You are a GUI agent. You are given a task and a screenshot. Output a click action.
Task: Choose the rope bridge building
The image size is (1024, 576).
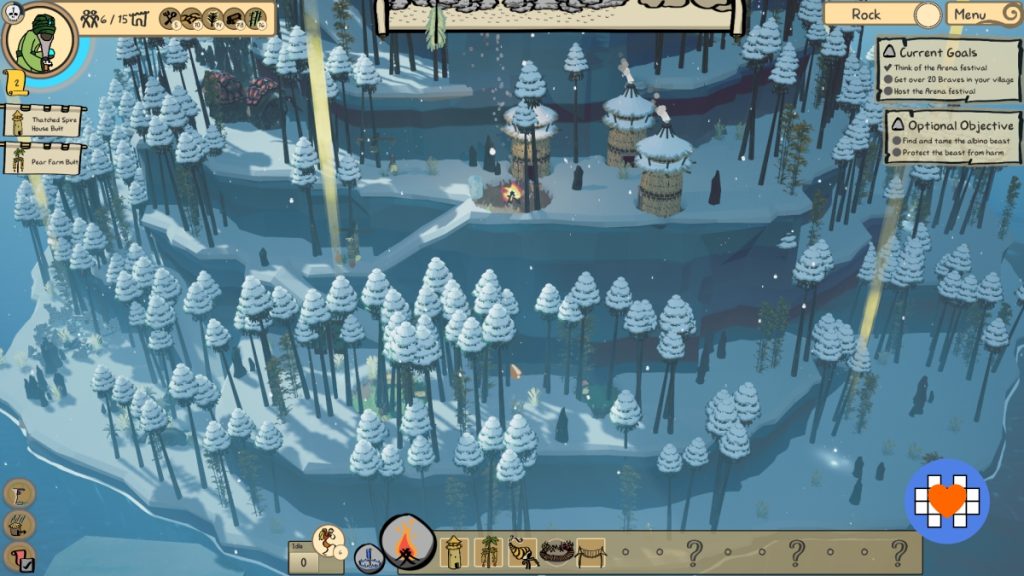click(x=590, y=551)
